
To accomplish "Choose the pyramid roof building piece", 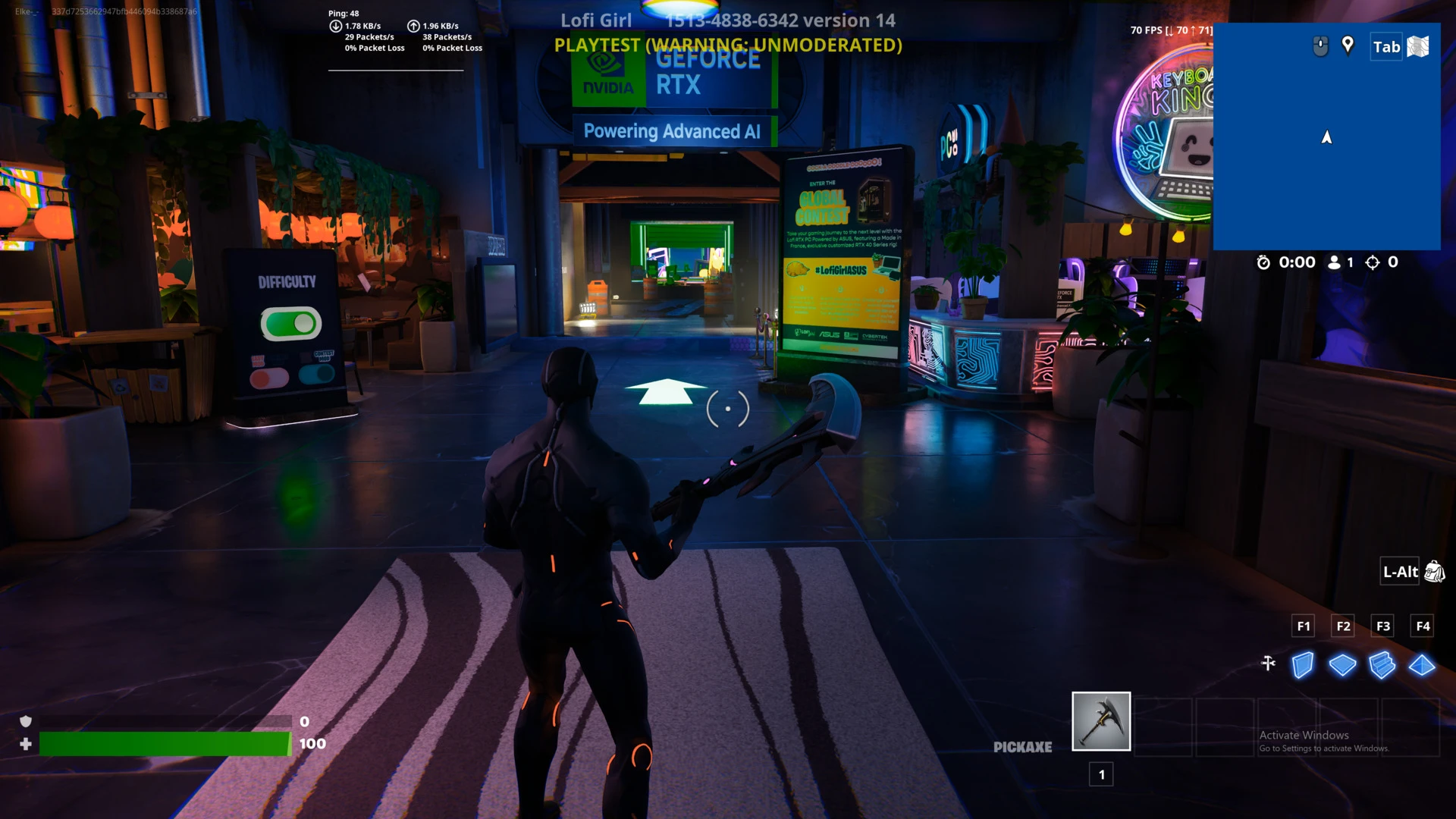I will click(1422, 665).
